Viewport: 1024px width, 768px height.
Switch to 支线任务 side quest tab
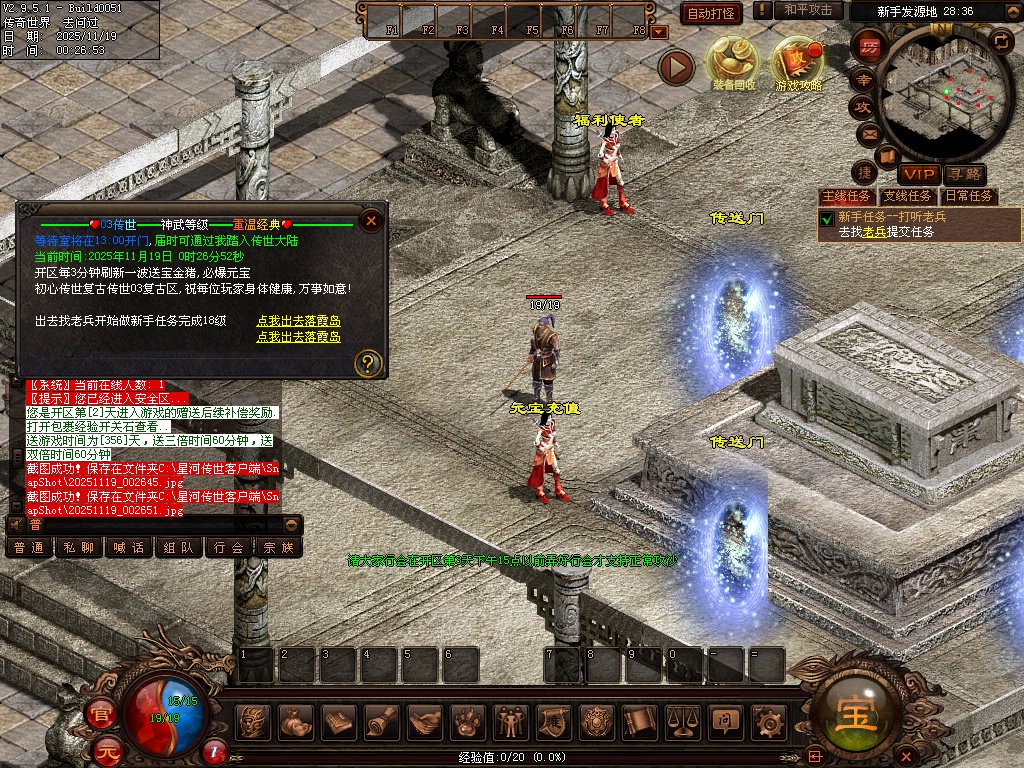click(x=907, y=197)
